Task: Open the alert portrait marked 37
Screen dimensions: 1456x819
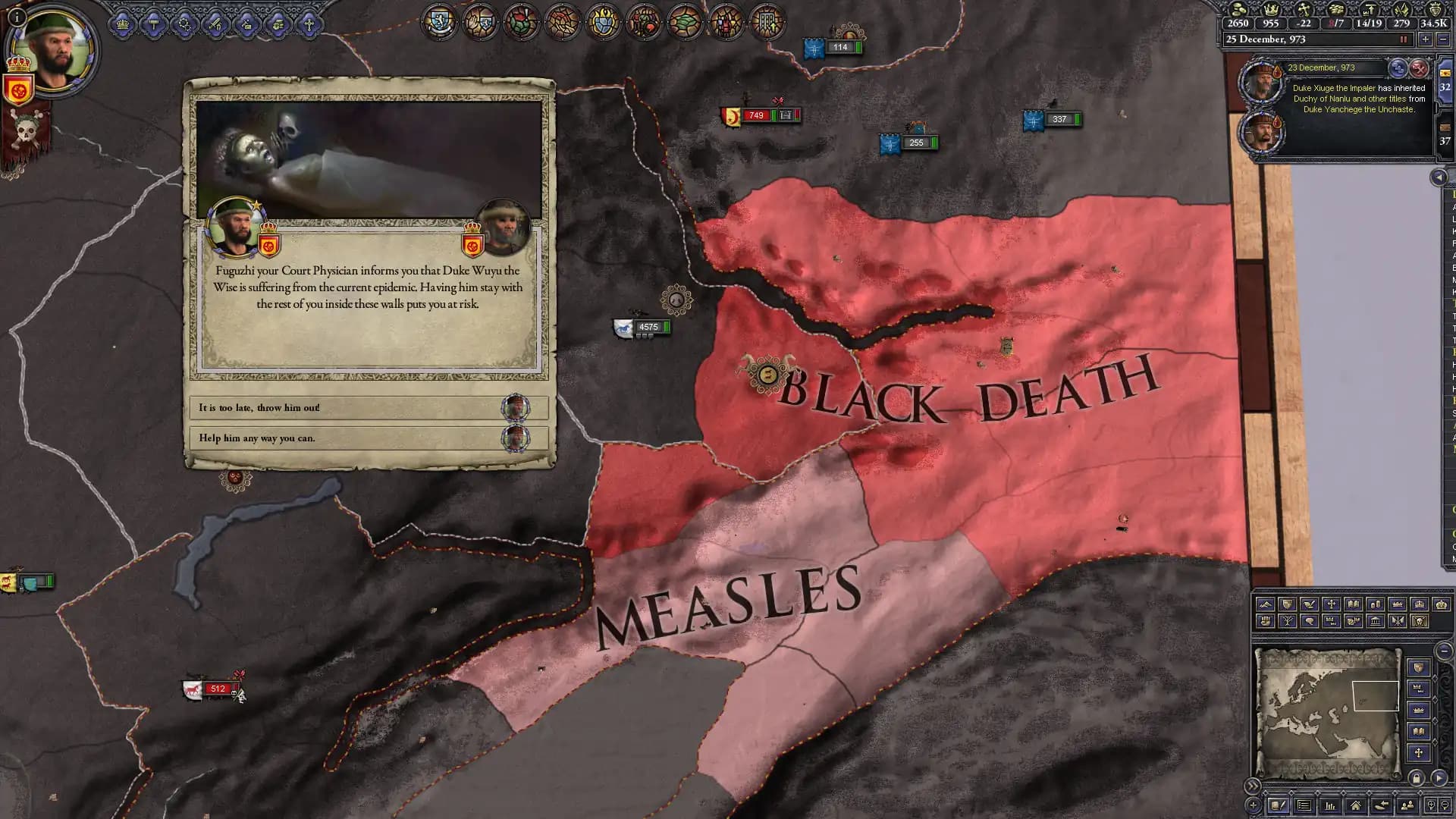Action: coord(1443,140)
